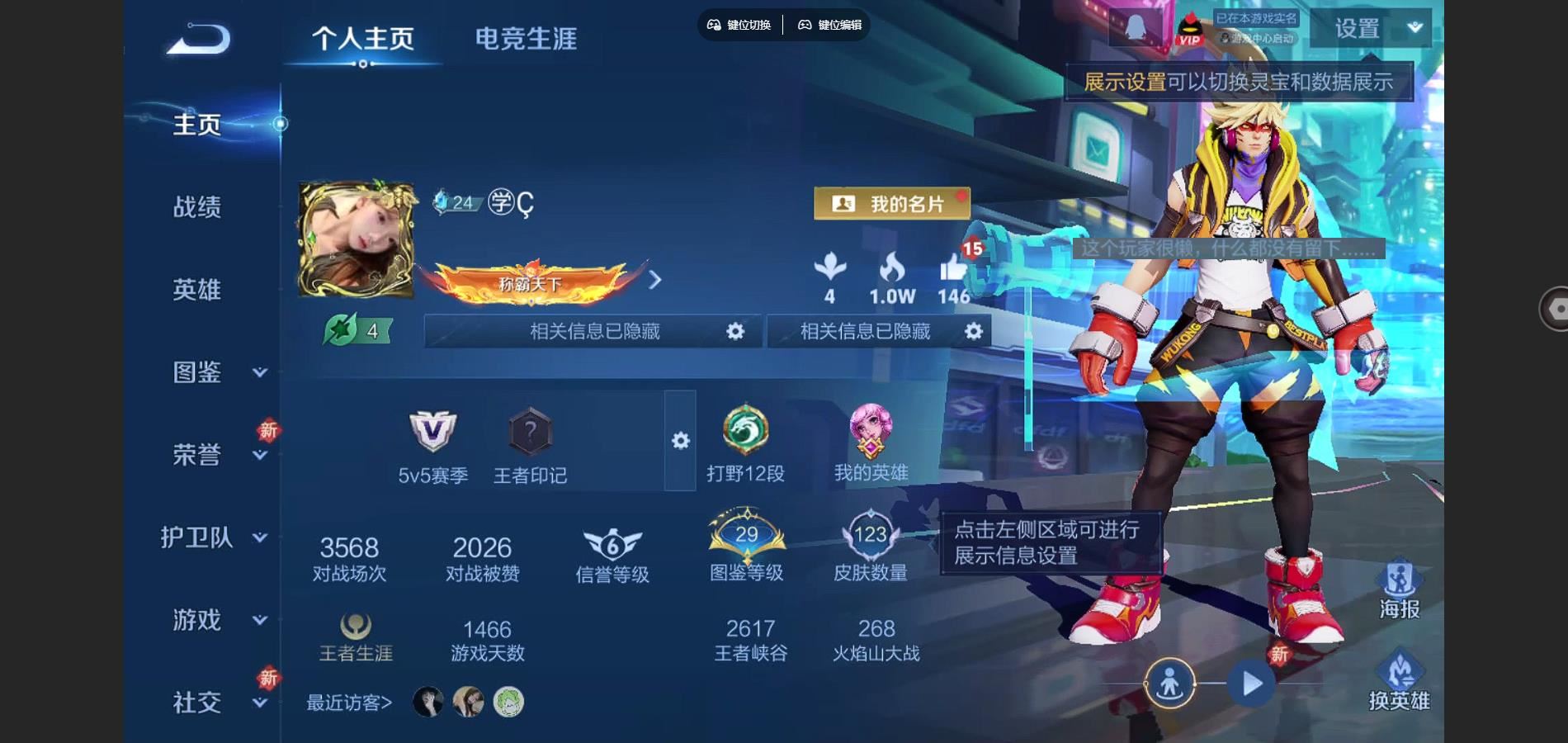Switch to the 电竞生涯 tab
This screenshot has height=743, width=1568.
[526, 39]
